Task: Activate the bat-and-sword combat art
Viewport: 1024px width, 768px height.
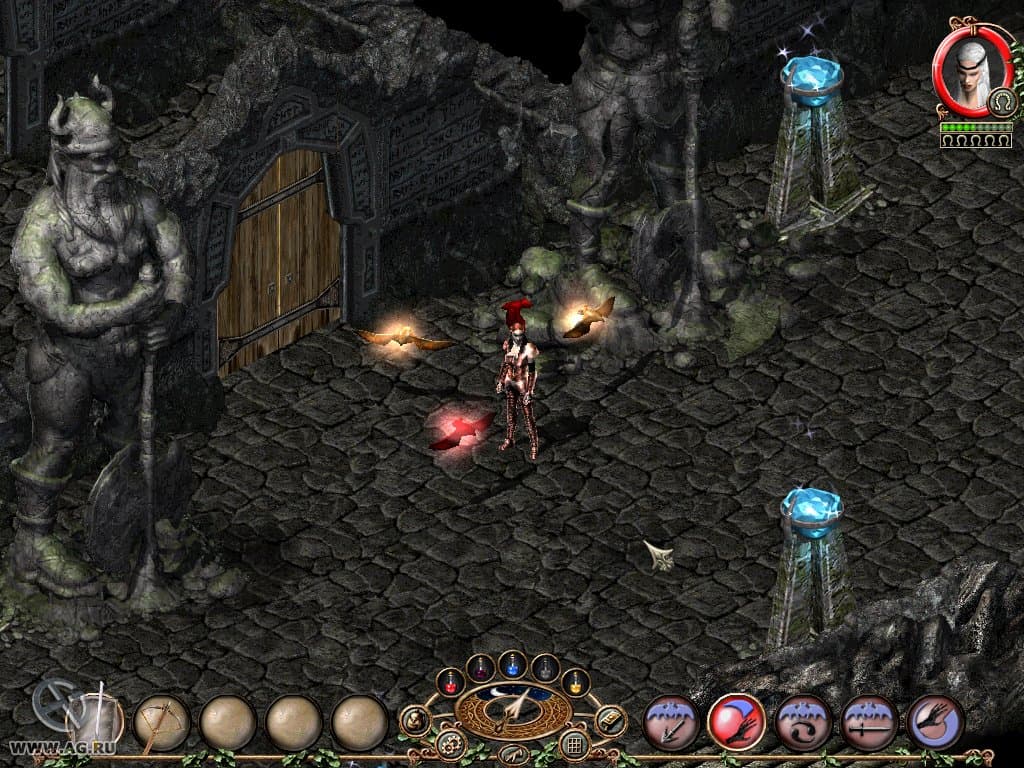Action: pos(869,722)
